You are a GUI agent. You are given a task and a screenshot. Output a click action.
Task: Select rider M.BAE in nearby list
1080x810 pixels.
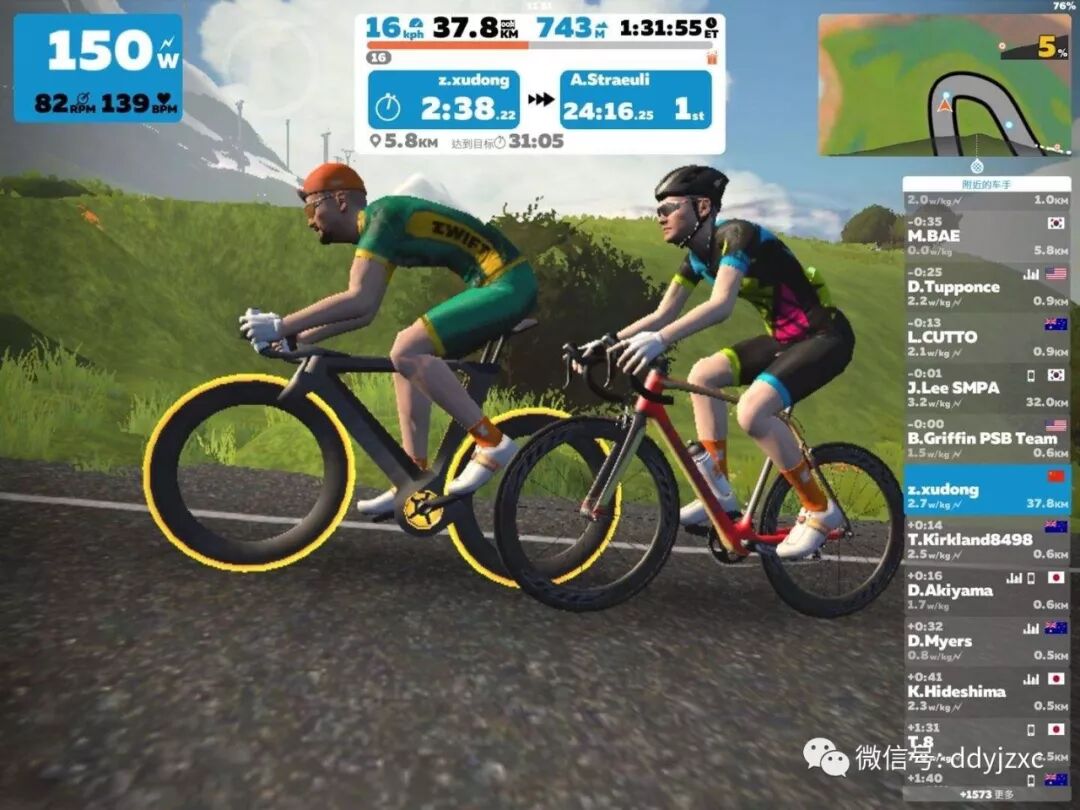coord(986,236)
